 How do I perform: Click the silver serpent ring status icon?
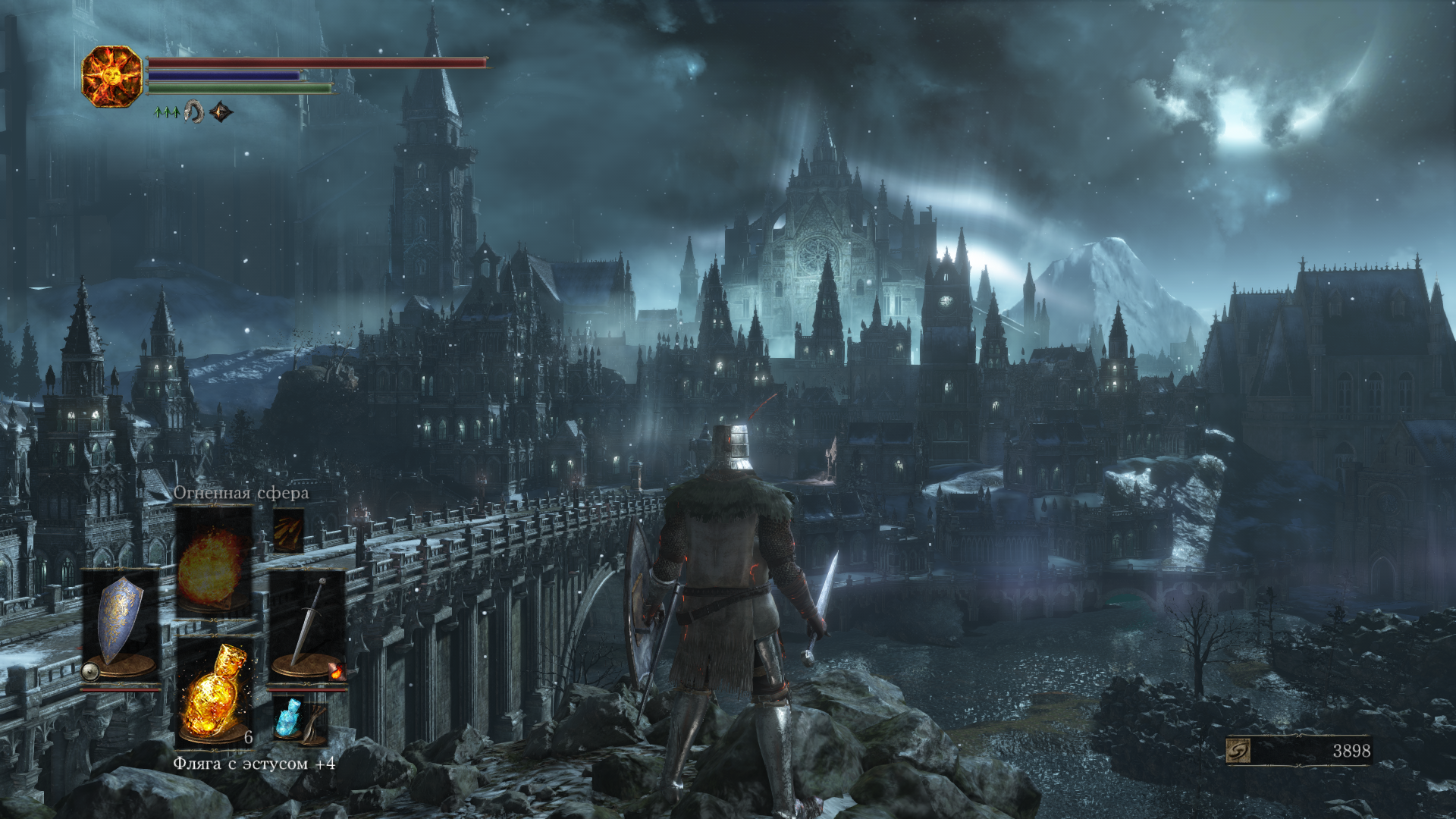pos(194,112)
